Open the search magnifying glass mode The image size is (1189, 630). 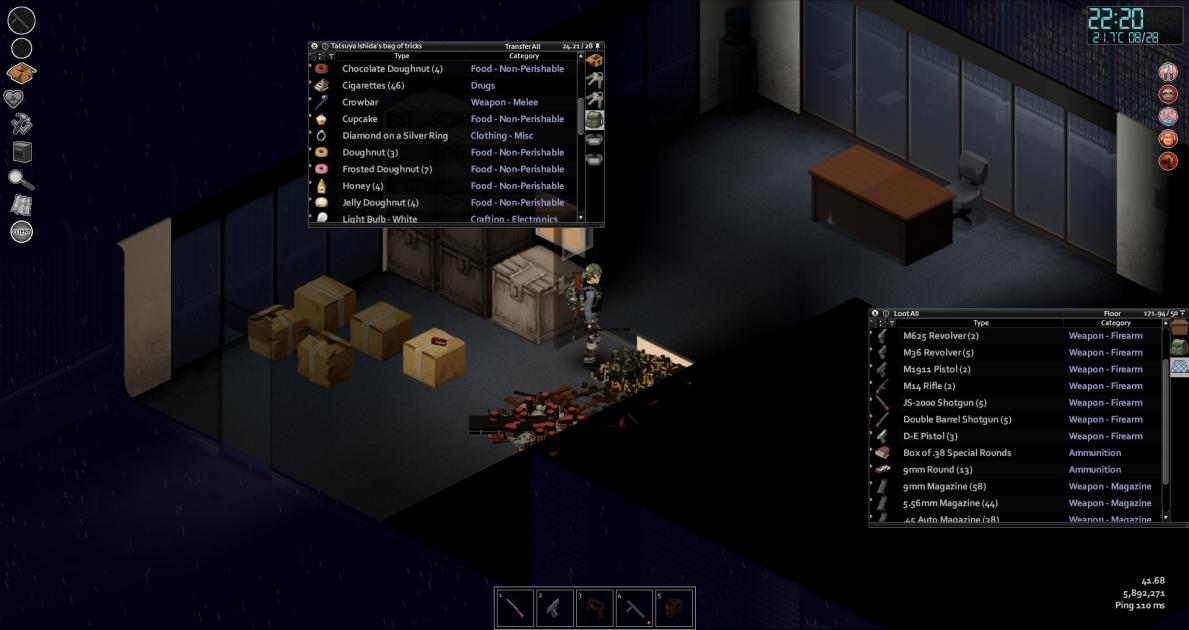point(21,179)
